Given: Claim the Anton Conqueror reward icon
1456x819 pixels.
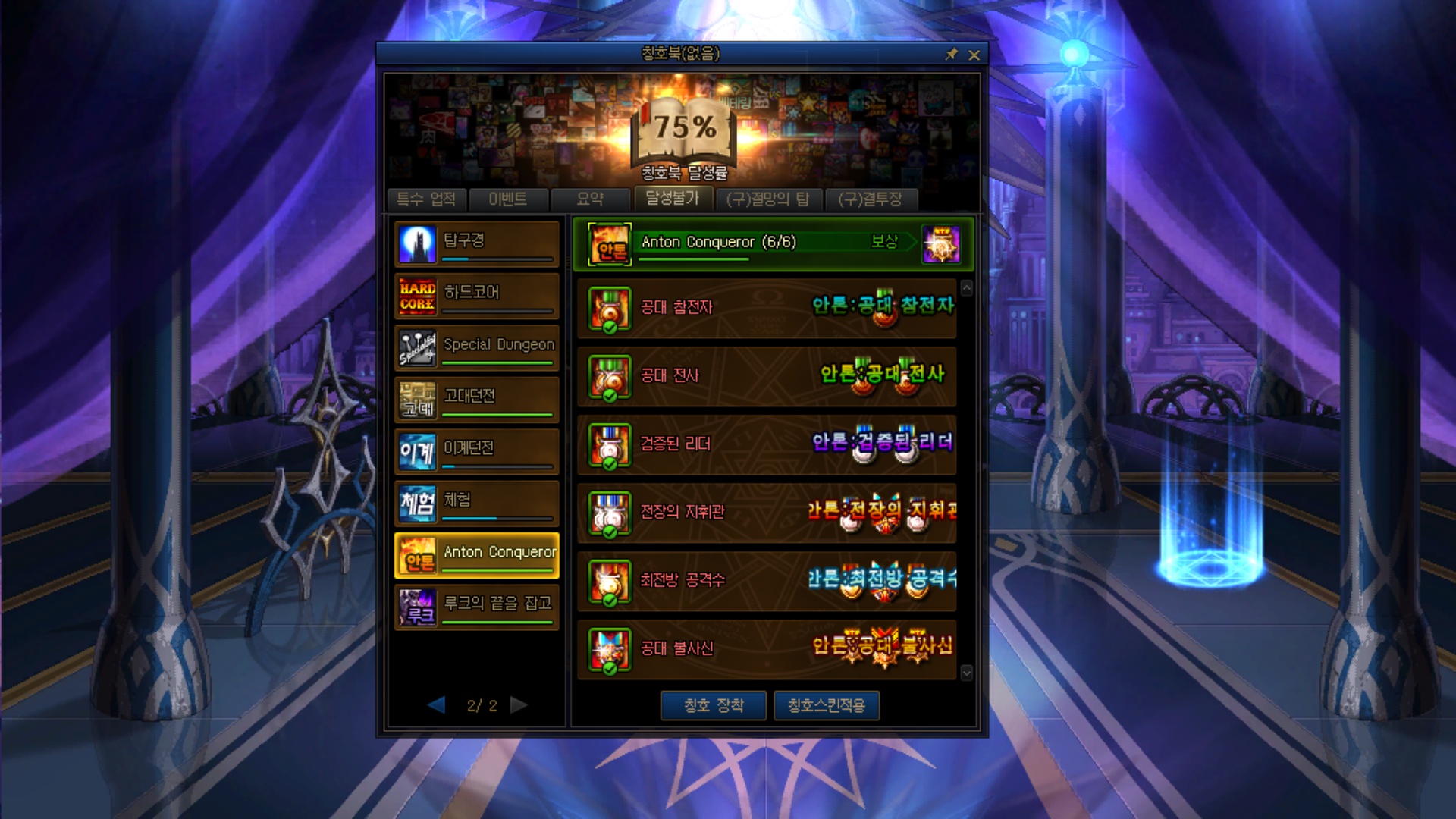Looking at the screenshot, I should click(x=941, y=244).
